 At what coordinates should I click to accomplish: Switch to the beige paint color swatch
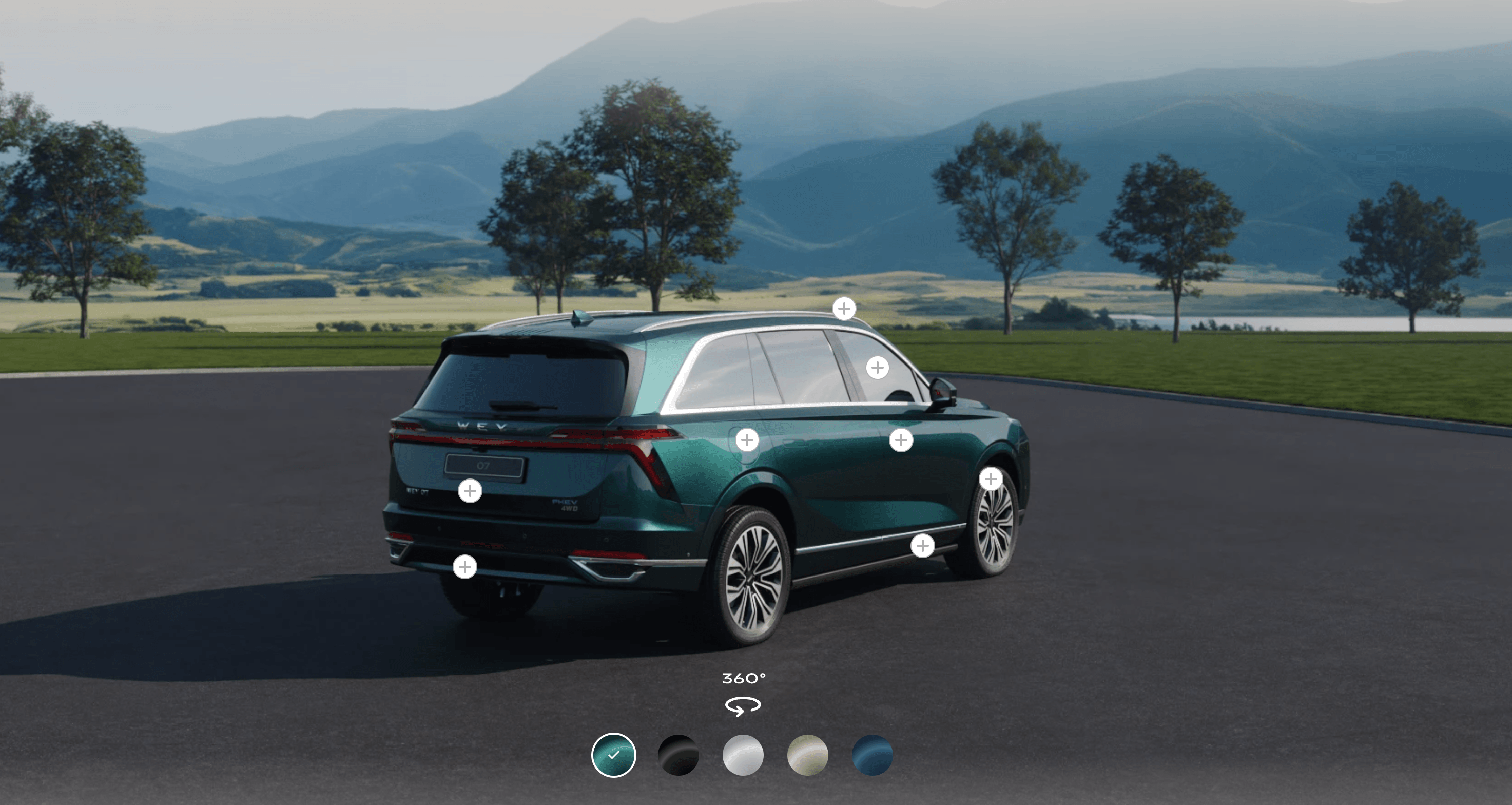click(808, 755)
